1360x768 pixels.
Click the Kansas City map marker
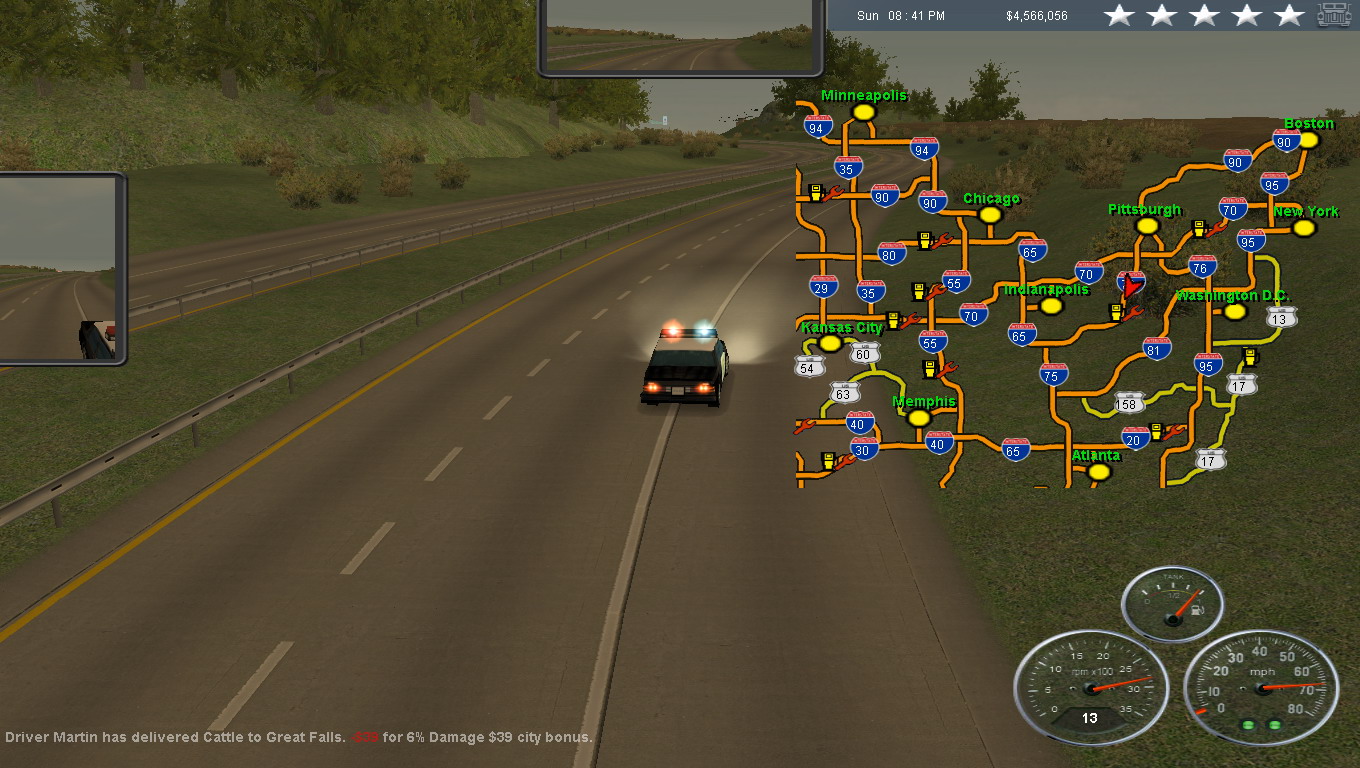tap(830, 343)
